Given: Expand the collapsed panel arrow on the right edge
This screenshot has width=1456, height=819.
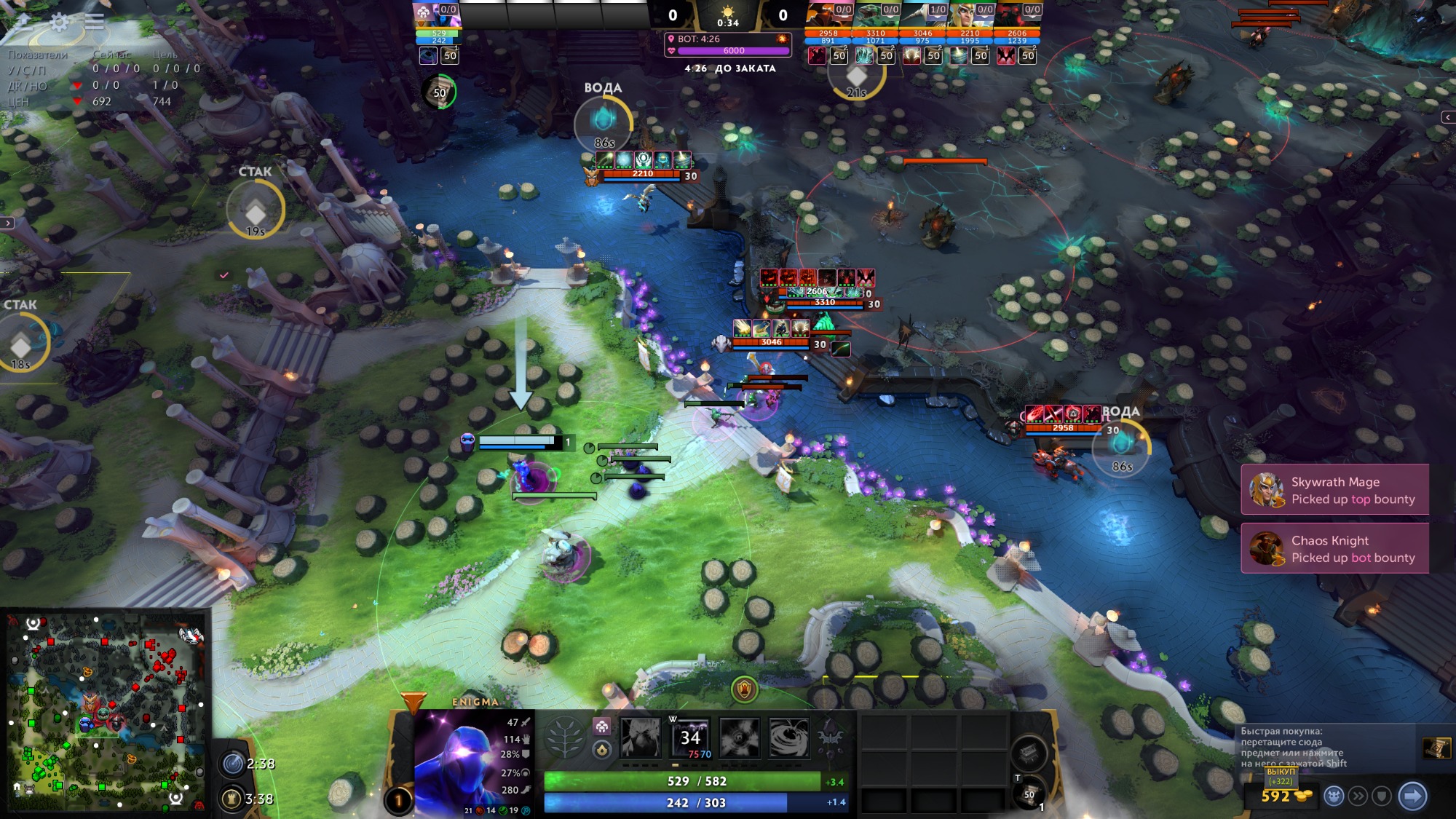Looking at the screenshot, I should coord(1447,117).
